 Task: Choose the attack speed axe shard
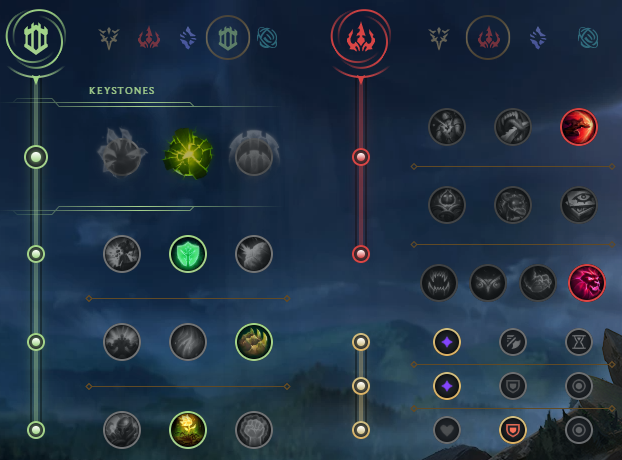513,342
